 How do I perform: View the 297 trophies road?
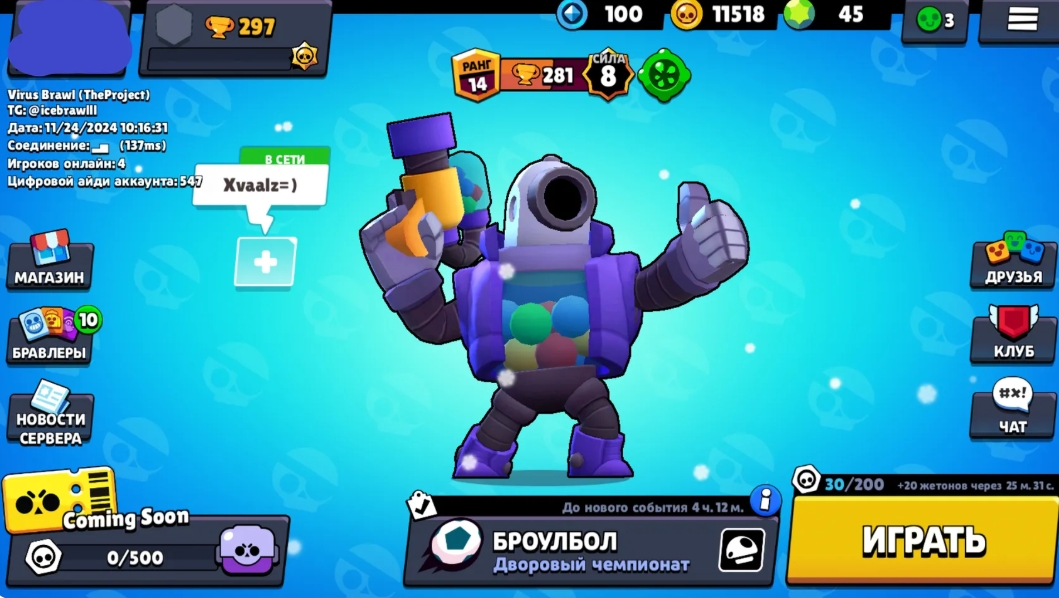(x=236, y=38)
